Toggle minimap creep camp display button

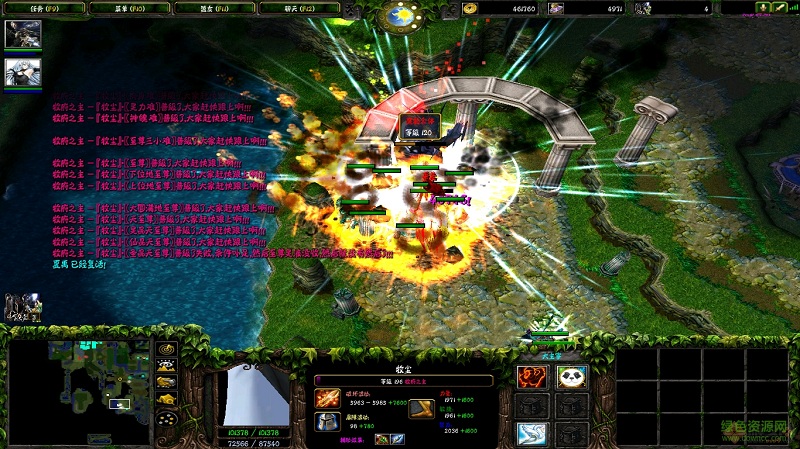[x=165, y=400]
